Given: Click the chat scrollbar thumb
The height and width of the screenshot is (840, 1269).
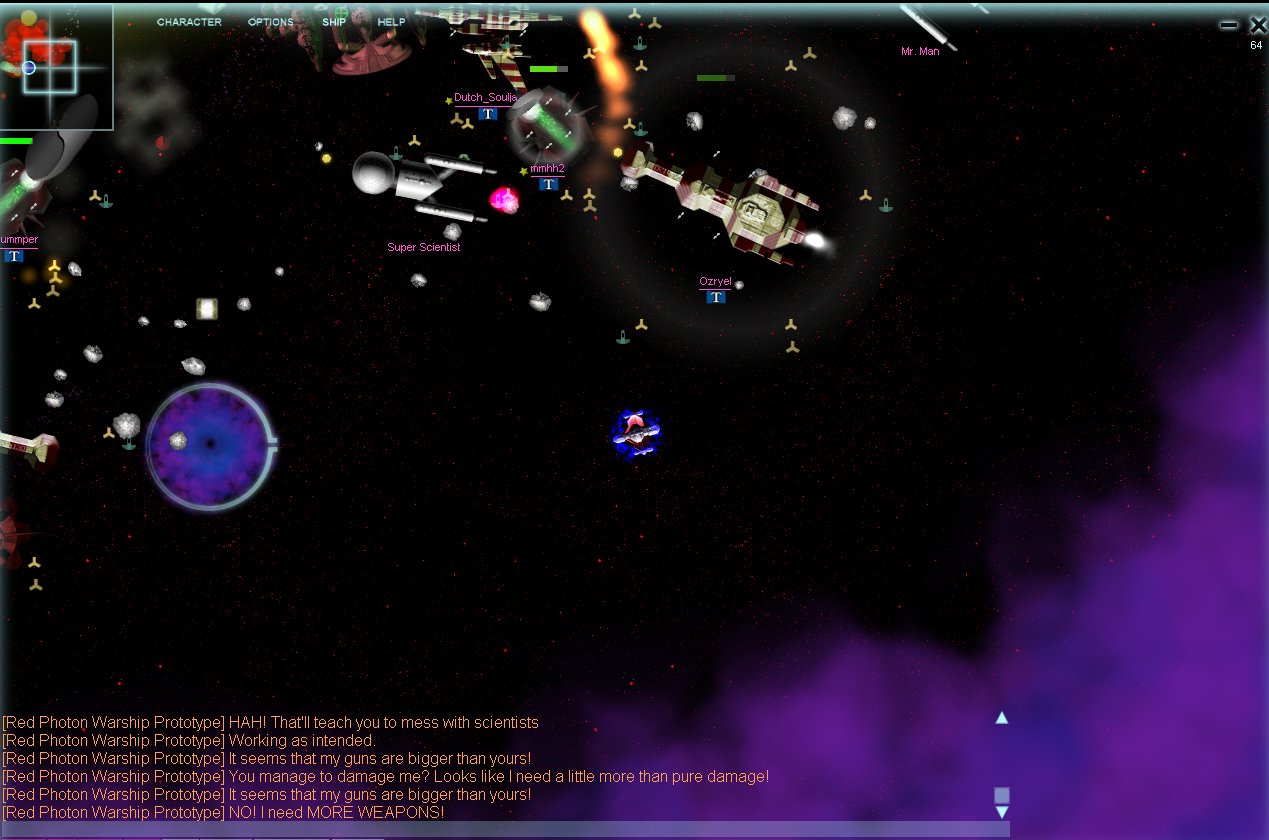Looking at the screenshot, I should [1001, 795].
